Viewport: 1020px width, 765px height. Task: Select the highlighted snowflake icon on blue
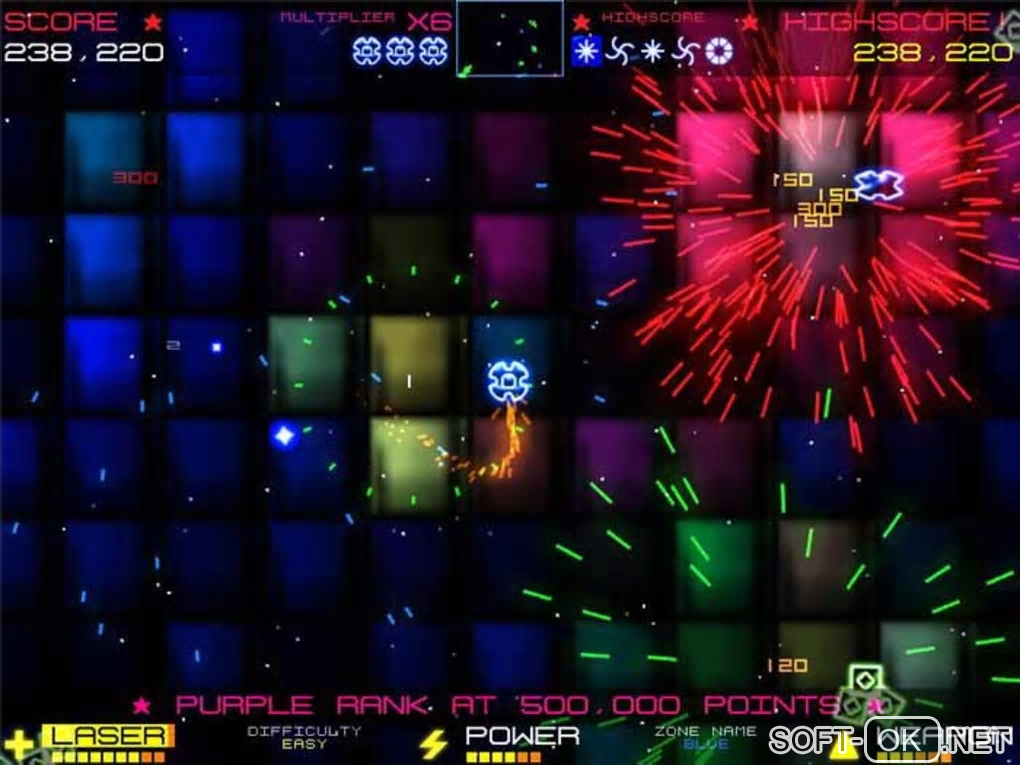[x=586, y=52]
